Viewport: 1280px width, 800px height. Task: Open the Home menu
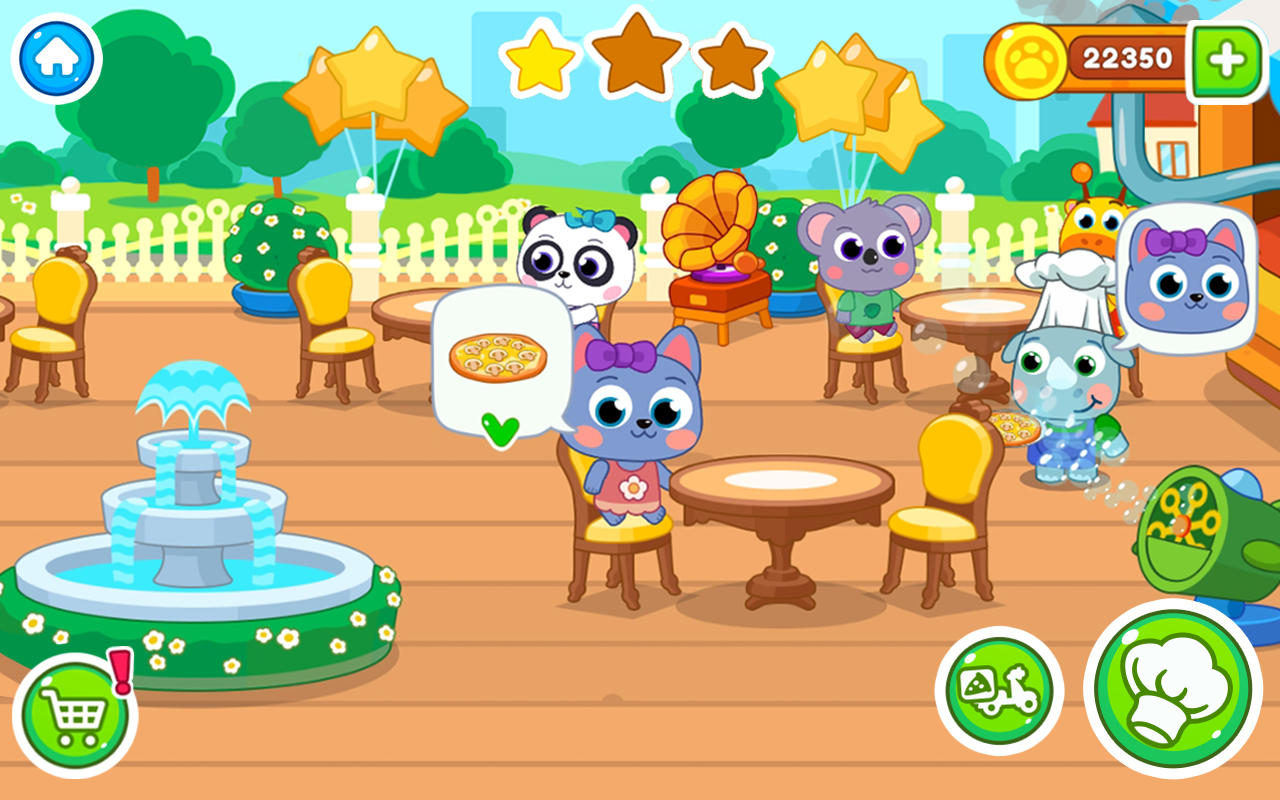coord(55,57)
